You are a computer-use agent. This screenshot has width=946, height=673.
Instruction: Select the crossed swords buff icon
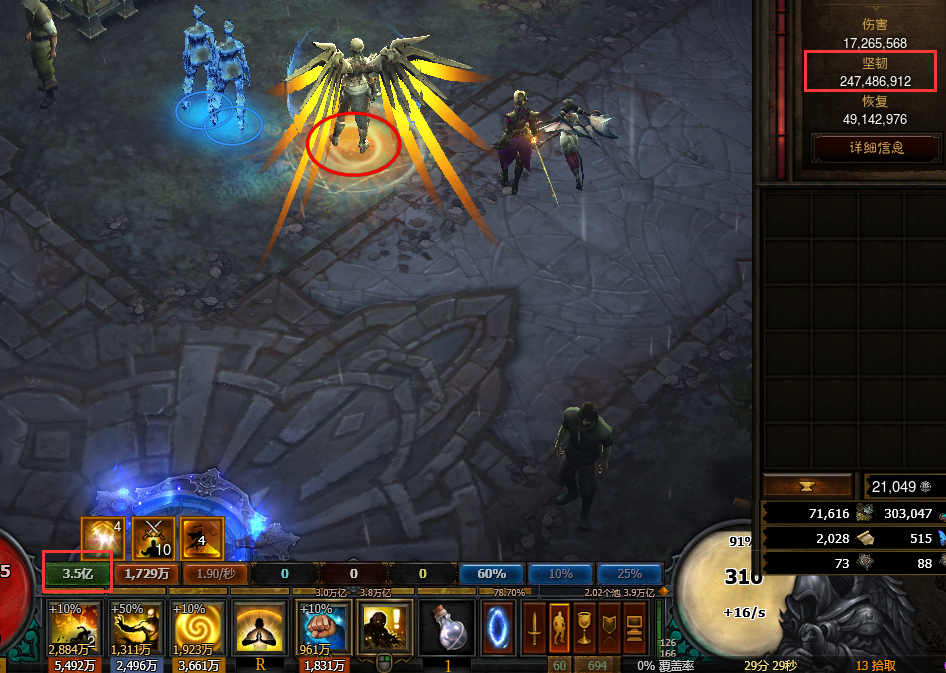tap(153, 538)
